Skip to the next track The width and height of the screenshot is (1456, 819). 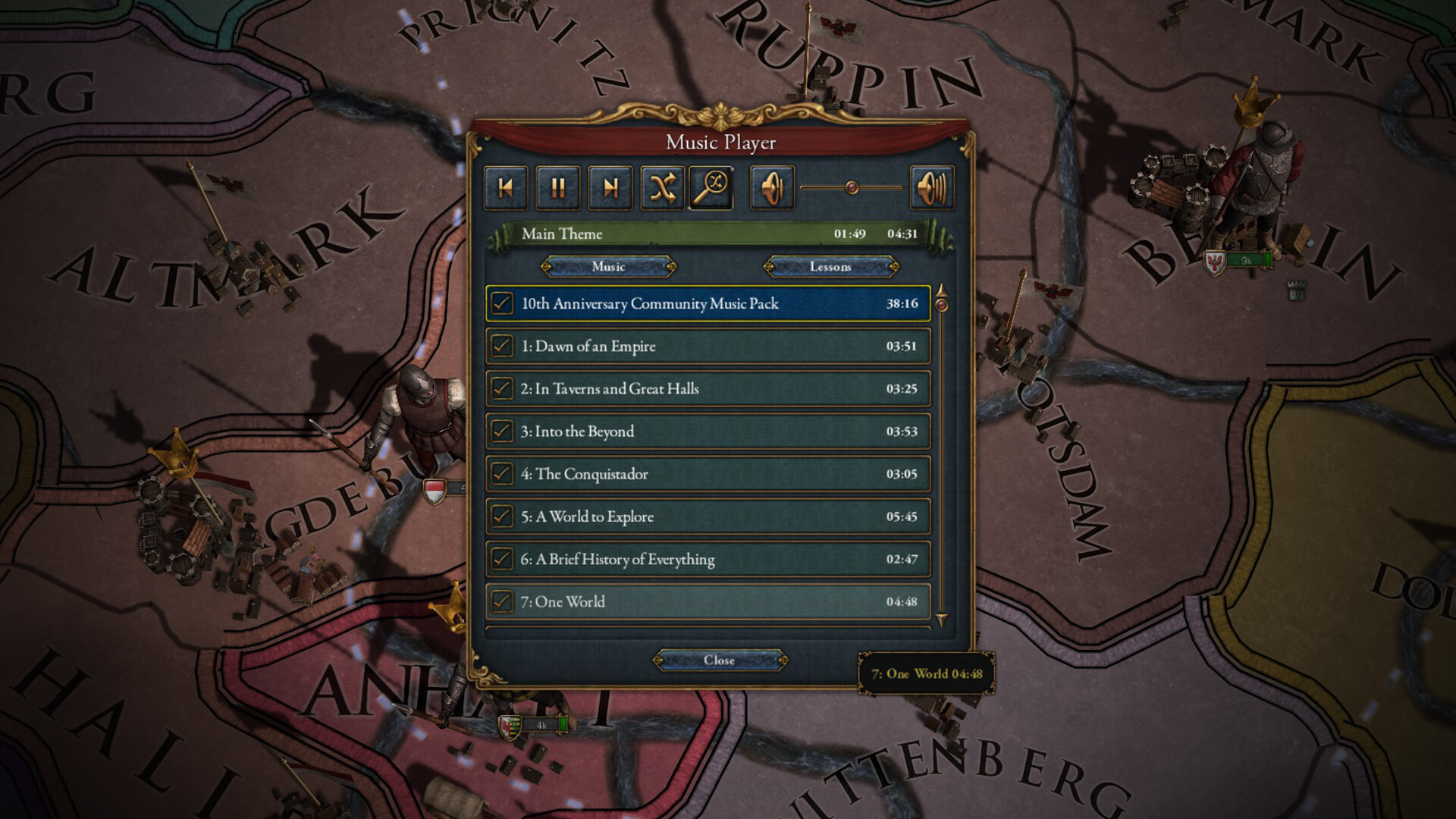click(610, 188)
